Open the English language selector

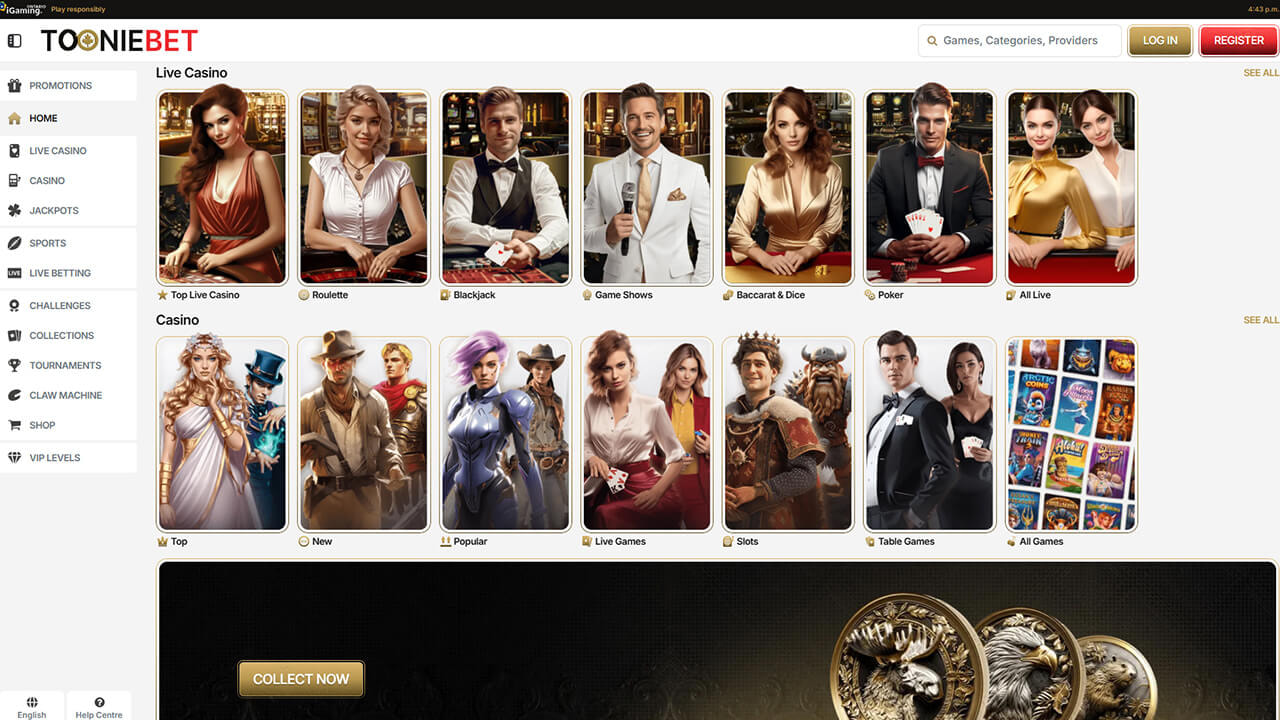pos(32,705)
